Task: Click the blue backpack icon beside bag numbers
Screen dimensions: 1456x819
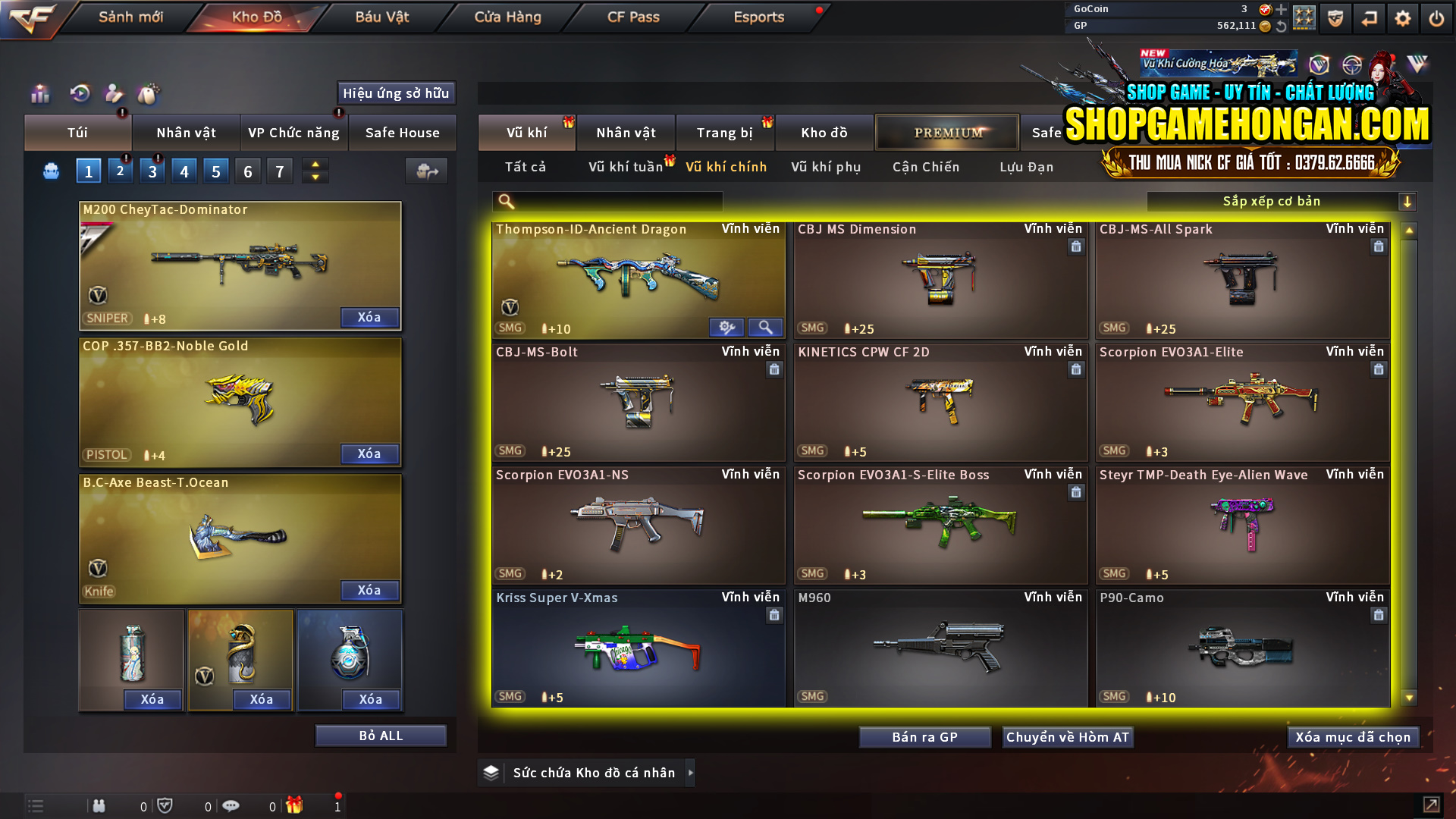Action: click(x=50, y=171)
